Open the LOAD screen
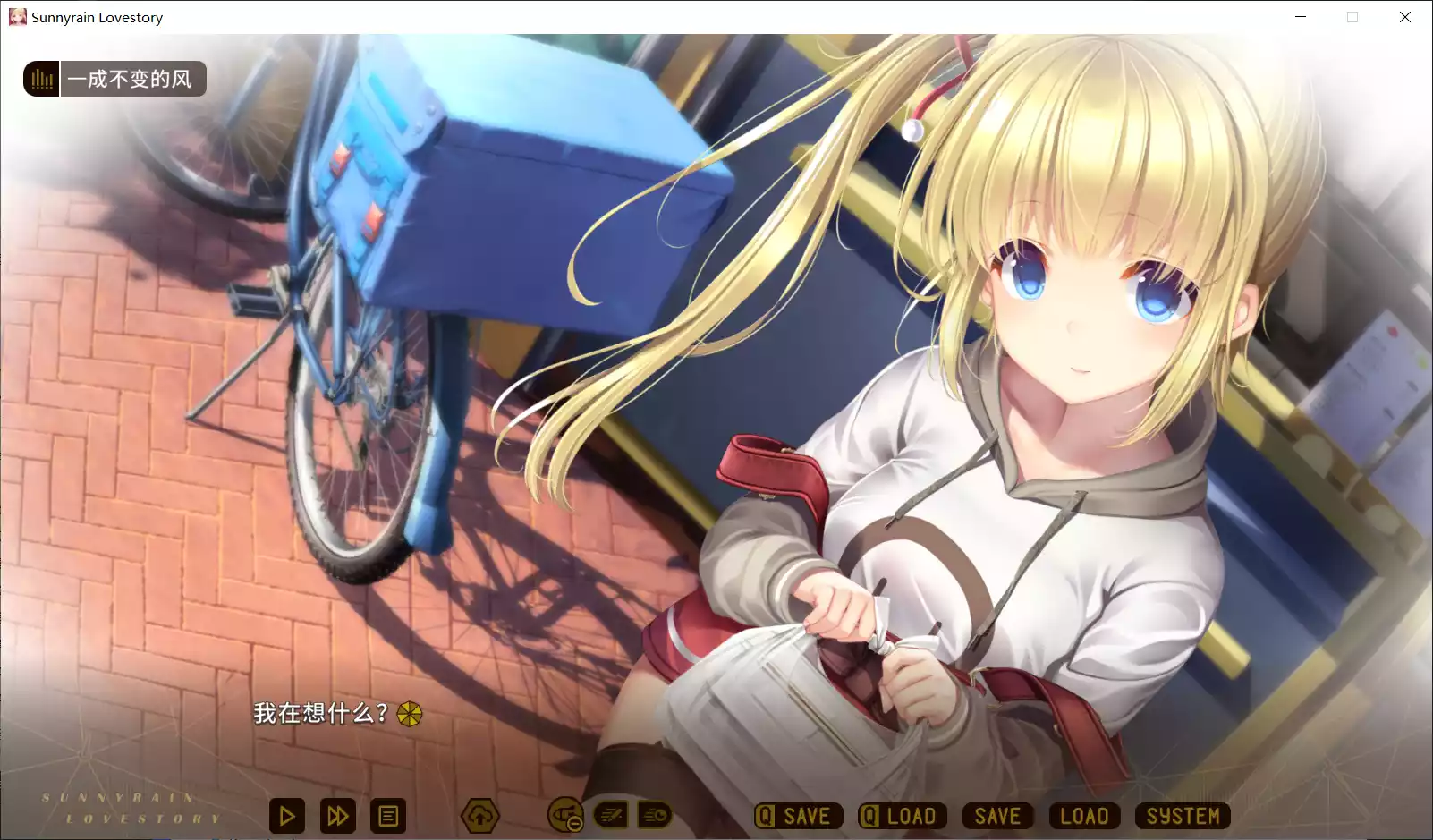1433x840 pixels. click(x=1083, y=815)
